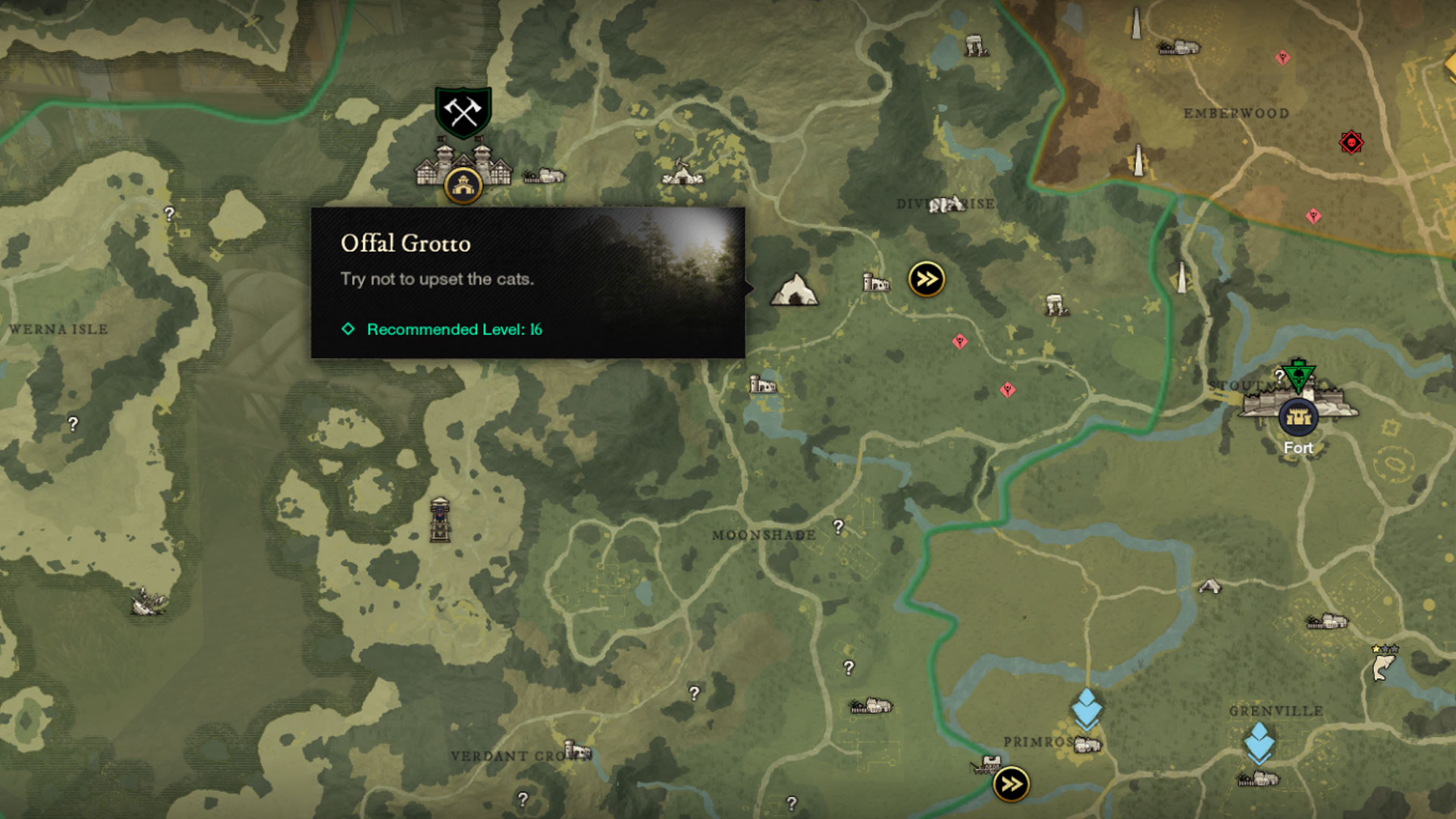Open the Fort marker on the map
1456x819 pixels.
1298,417
